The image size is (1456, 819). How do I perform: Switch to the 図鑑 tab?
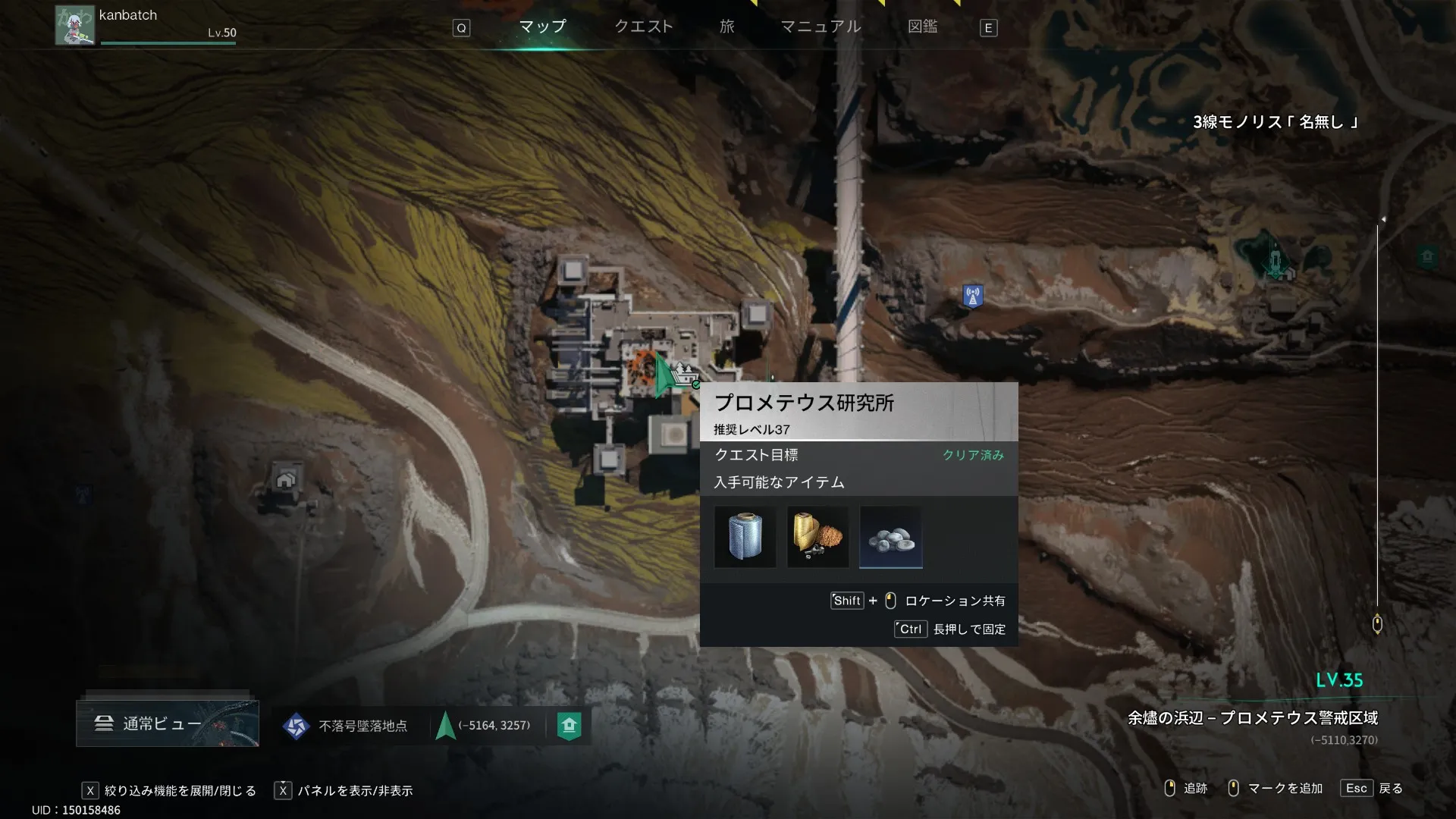[x=922, y=27]
